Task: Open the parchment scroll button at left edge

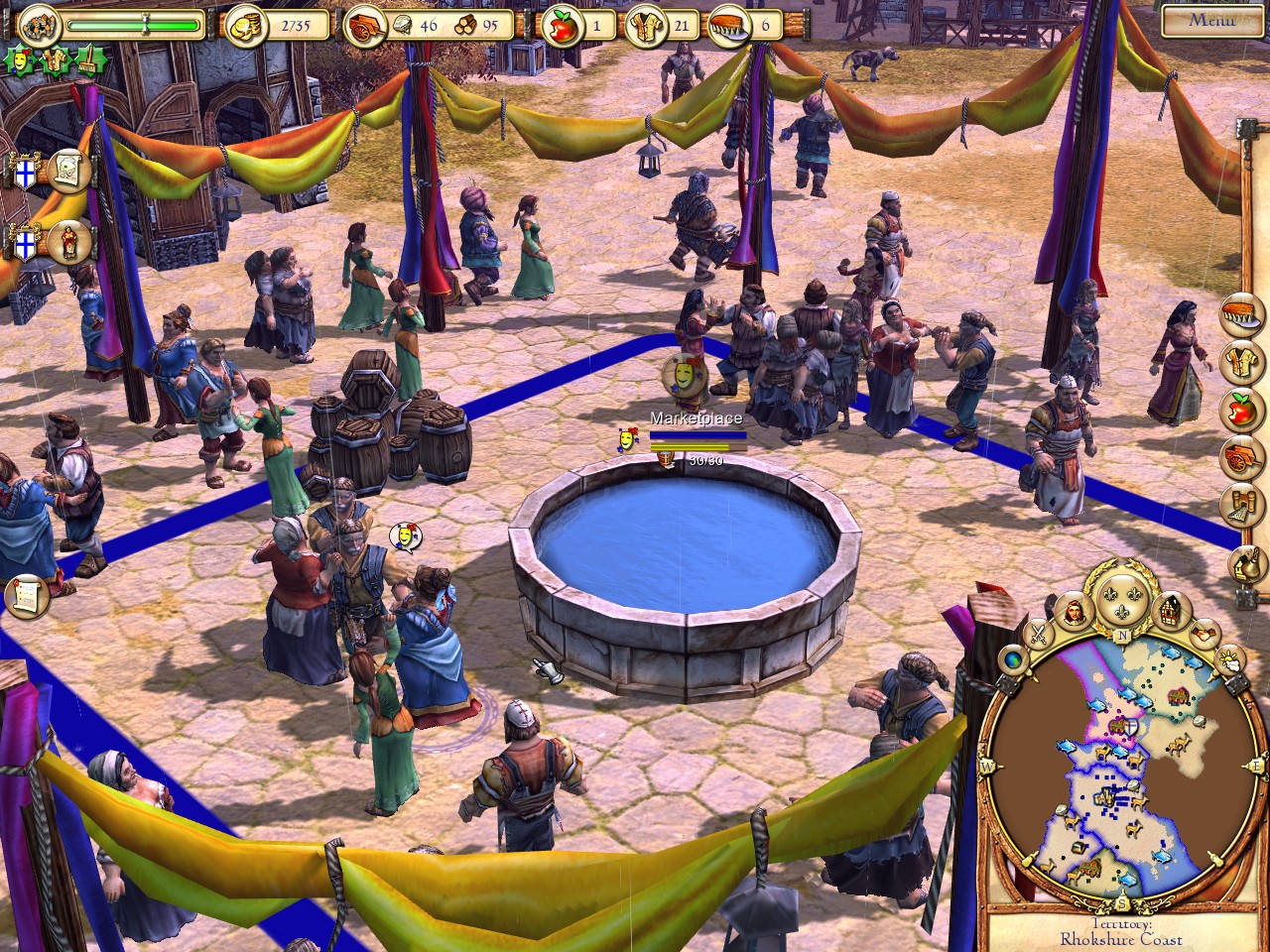Action: click(x=26, y=595)
